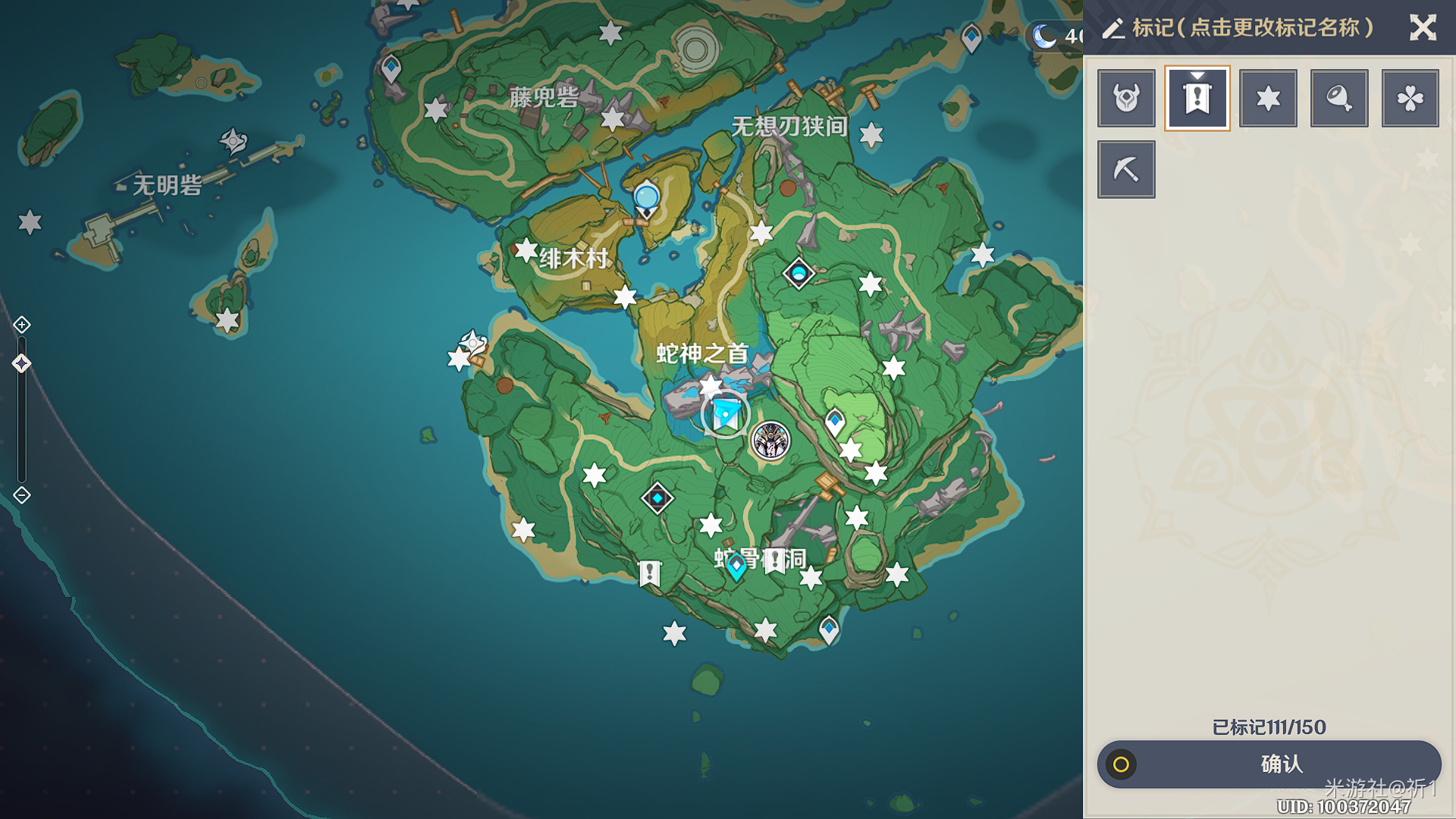Choose the clover flower marker icon

click(x=1410, y=99)
